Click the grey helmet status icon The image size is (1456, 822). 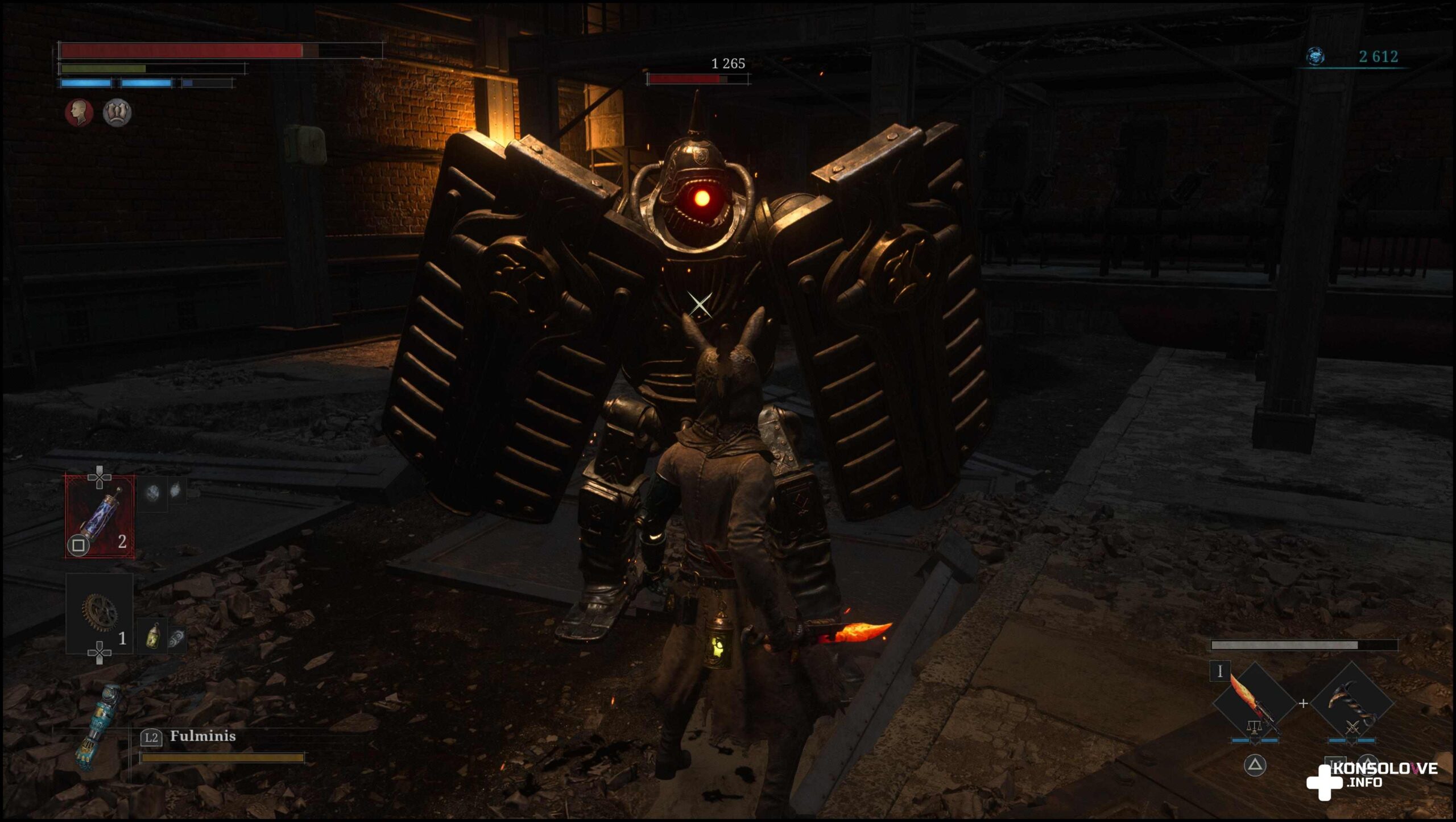(x=117, y=113)
